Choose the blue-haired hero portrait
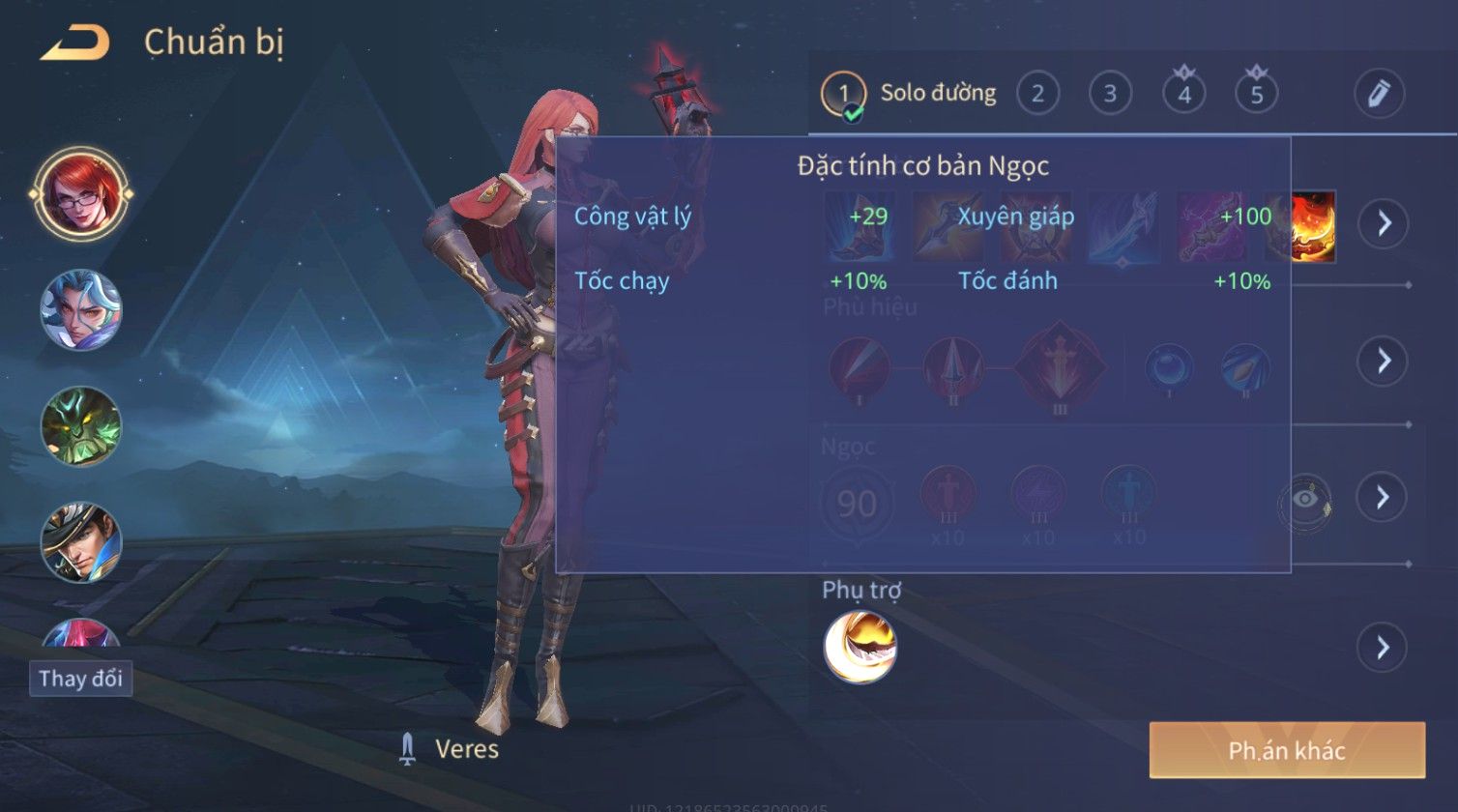This screenshot has height=812, width=1458. pos(81,309)
